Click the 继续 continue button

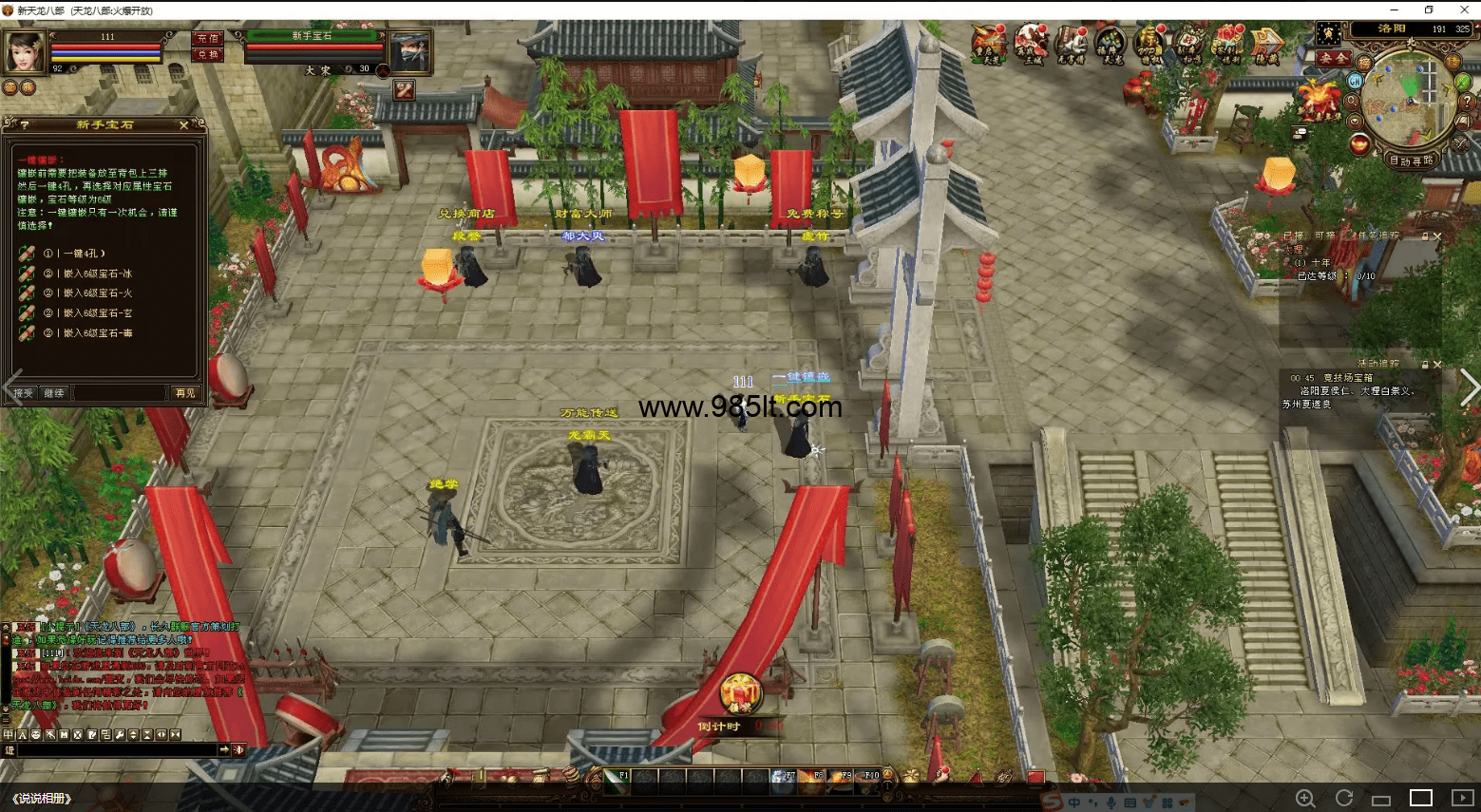(55, 393)
